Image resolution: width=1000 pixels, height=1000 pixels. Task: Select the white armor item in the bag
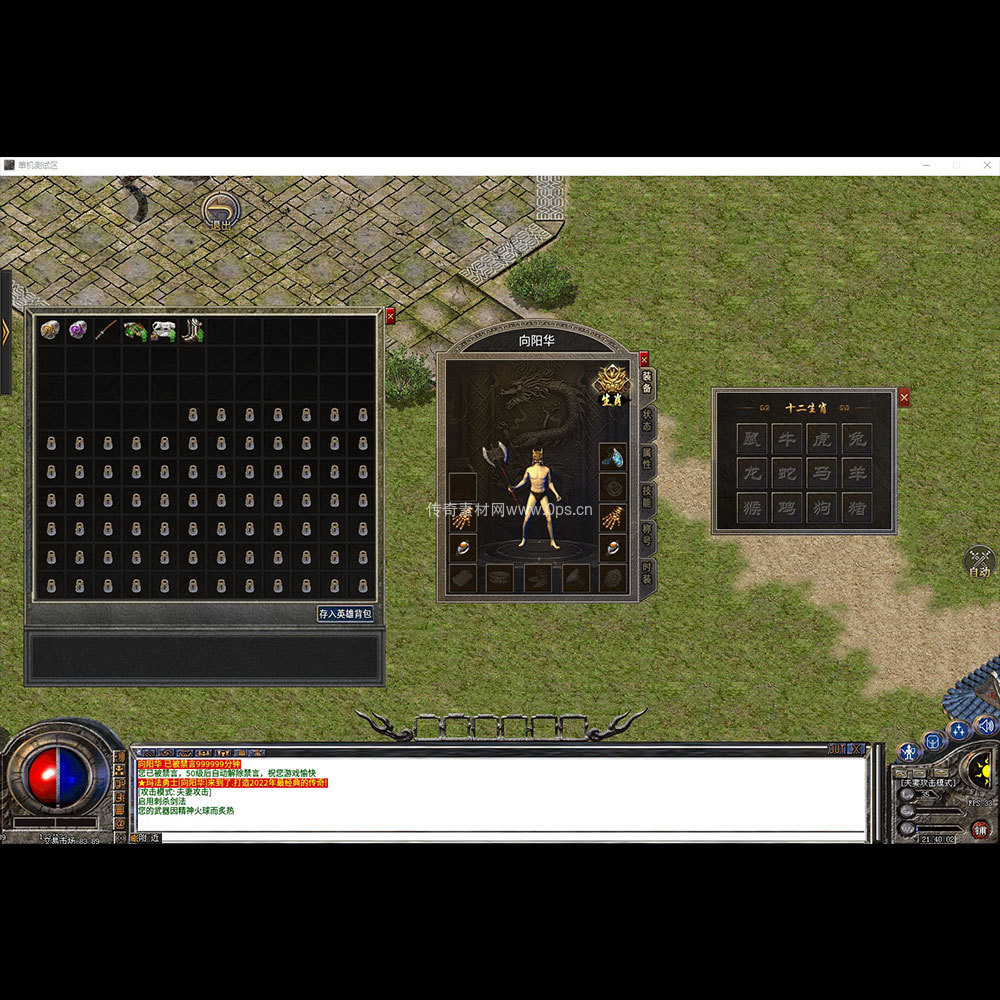[x=163, y=330]
